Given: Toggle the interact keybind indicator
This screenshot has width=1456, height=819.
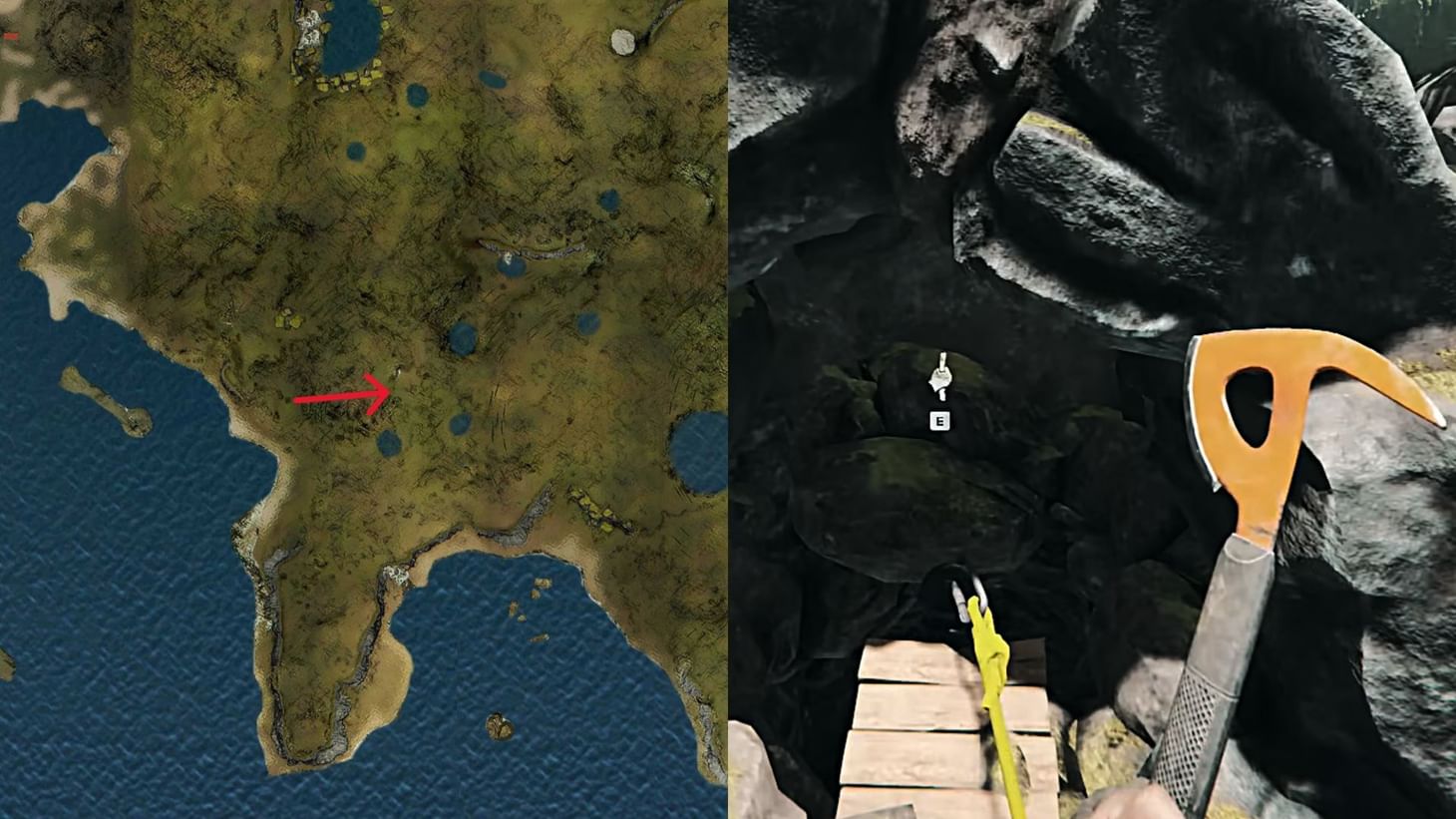Looking at the screenshot, I should click(937, 421).
